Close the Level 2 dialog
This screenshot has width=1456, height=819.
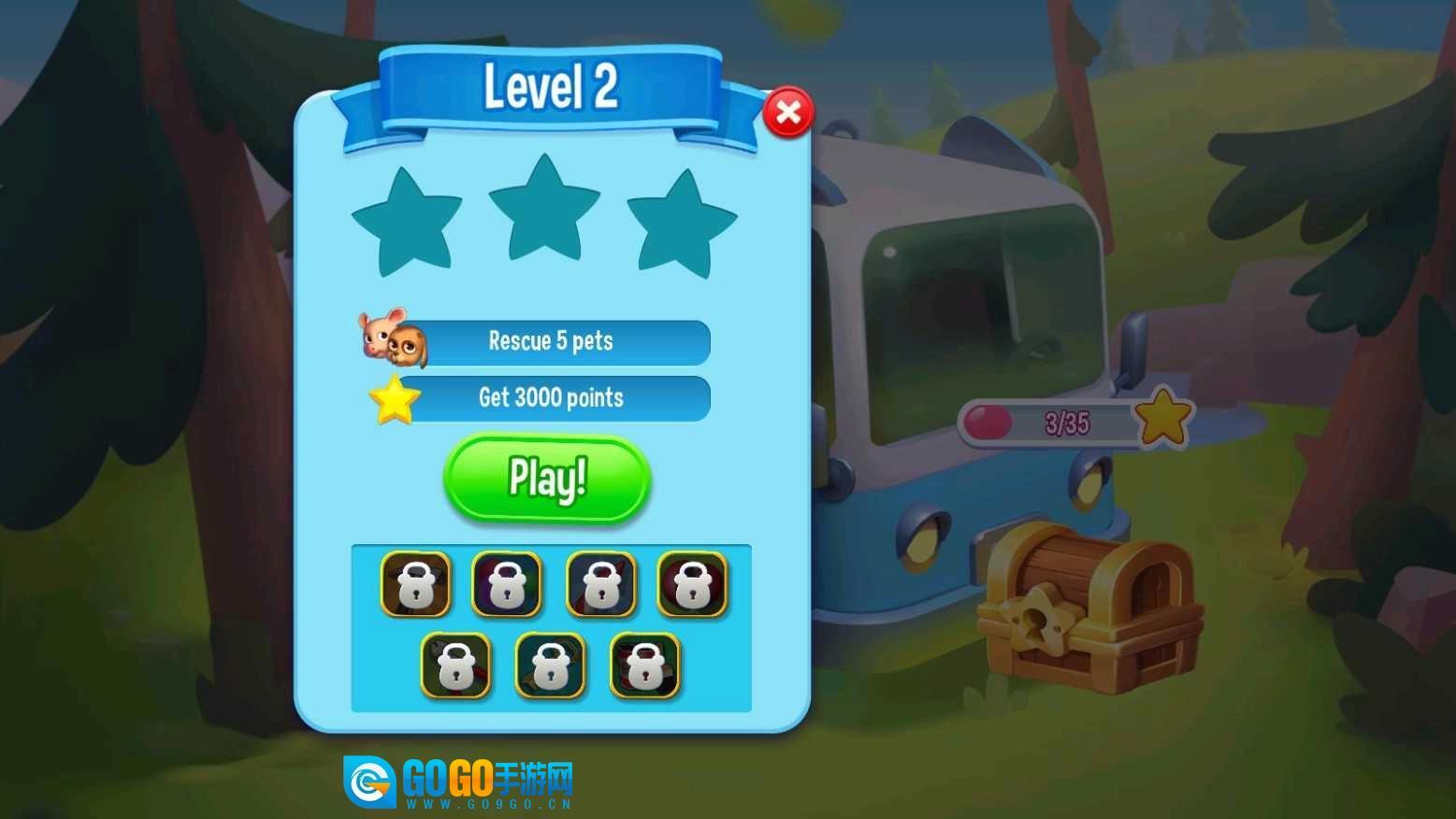tap(787, 113)
